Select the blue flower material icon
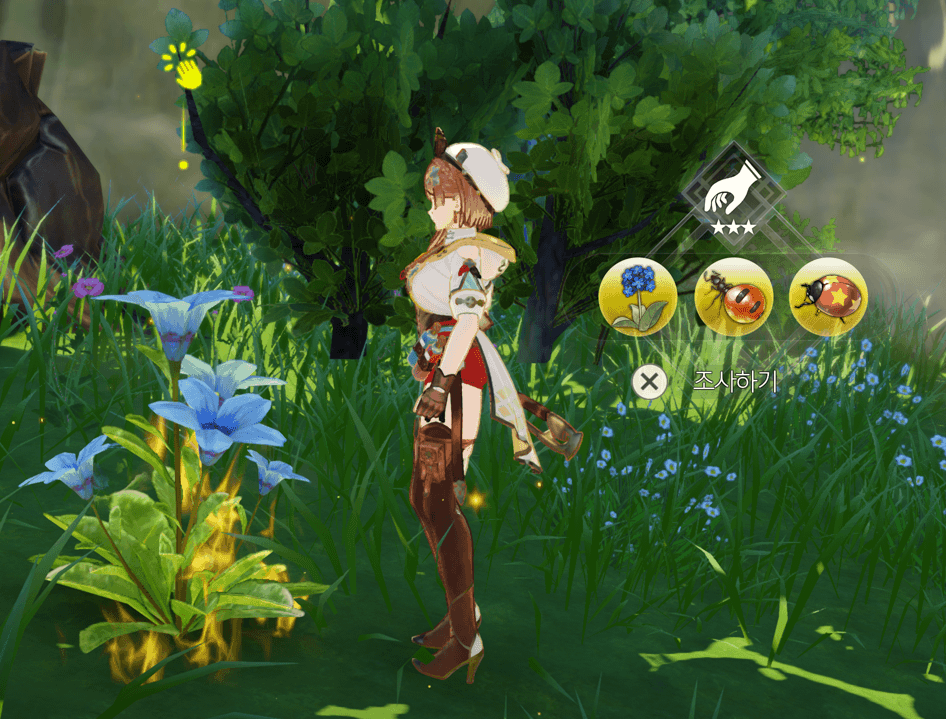 click(637, 296)
